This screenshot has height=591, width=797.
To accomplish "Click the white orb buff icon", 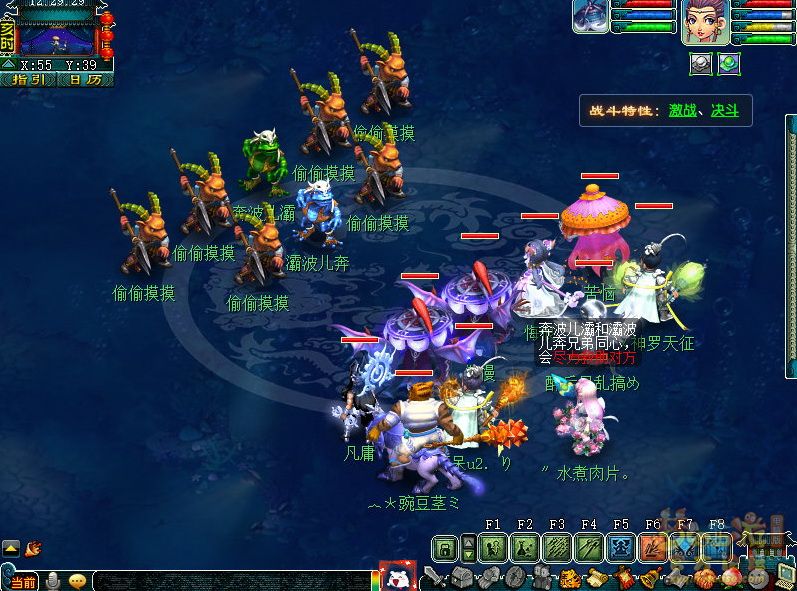I will click(702, 62).
